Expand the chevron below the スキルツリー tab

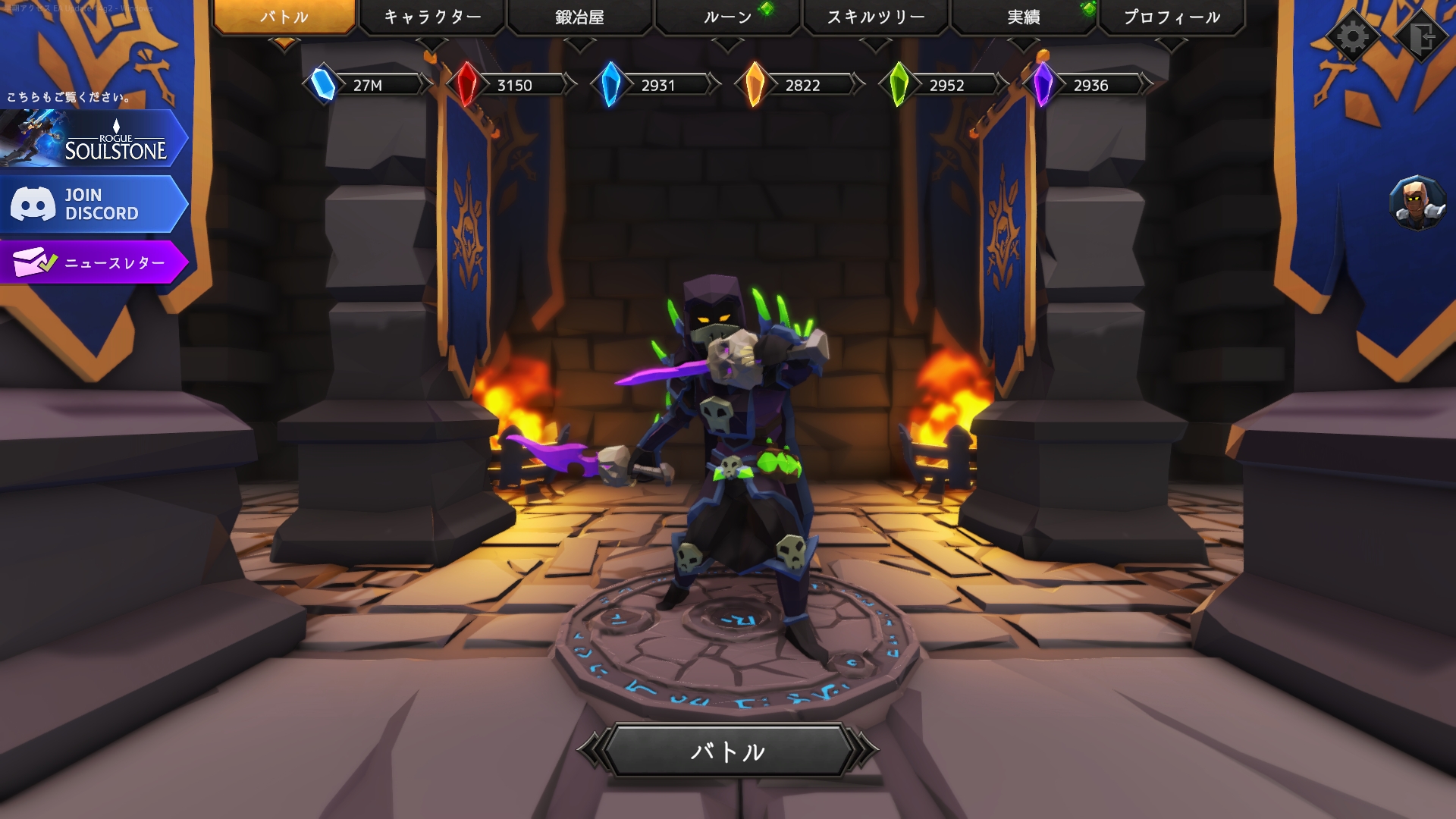pos(877,42)
